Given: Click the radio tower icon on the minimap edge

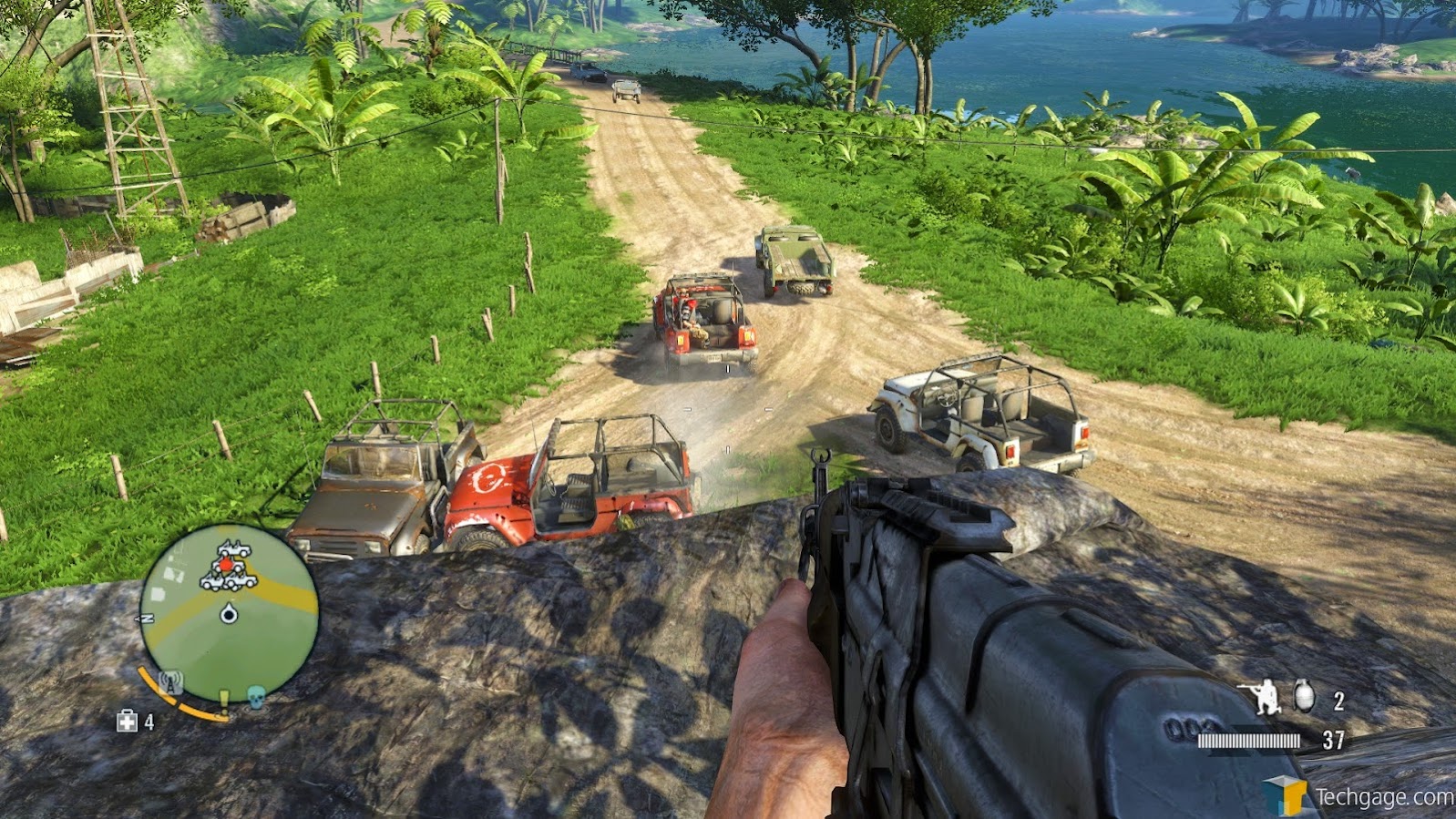Looking at the screenshot, I should [x=170, y=682].
